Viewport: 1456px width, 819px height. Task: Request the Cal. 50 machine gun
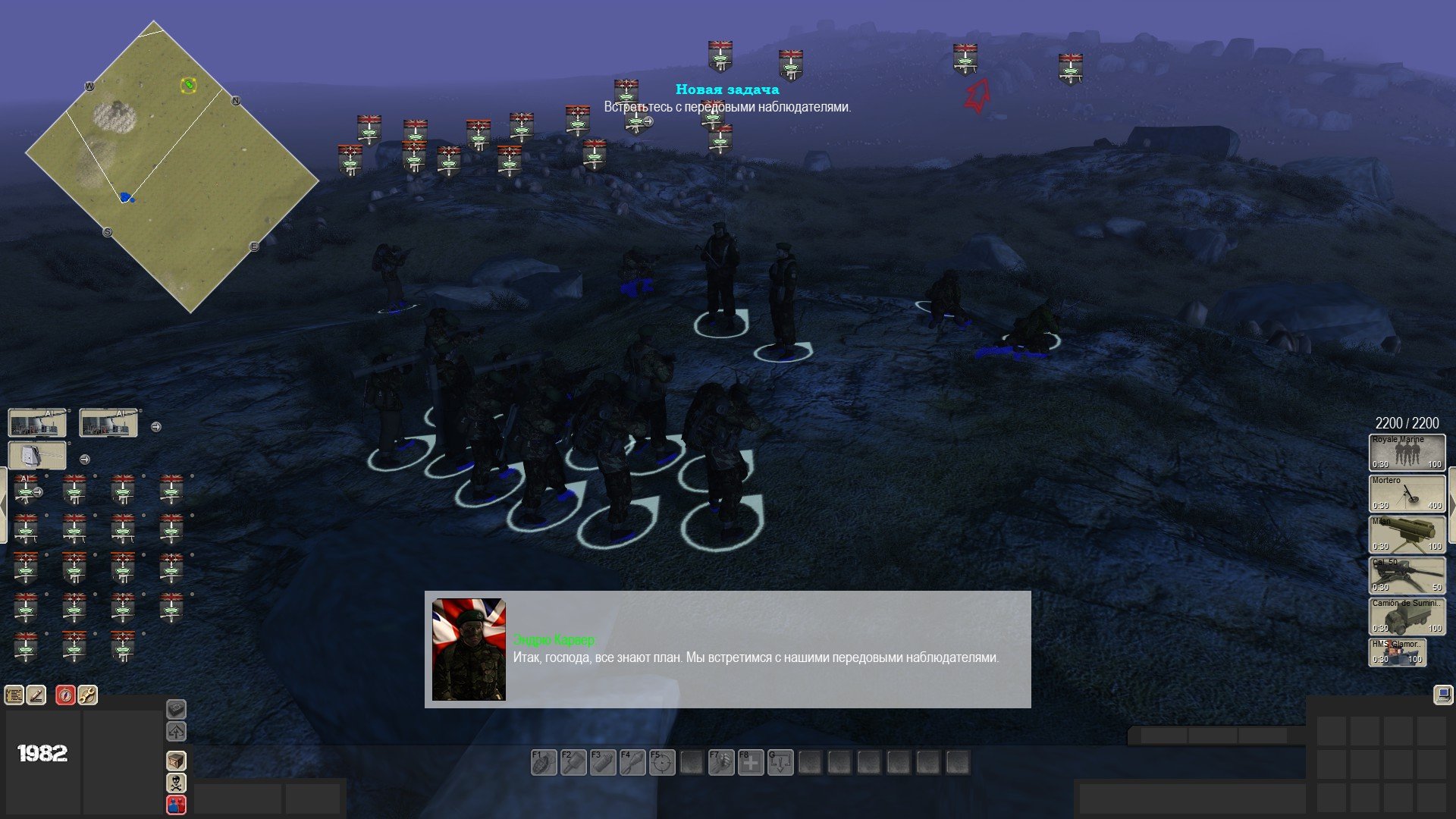click(x=1407, y=576)
